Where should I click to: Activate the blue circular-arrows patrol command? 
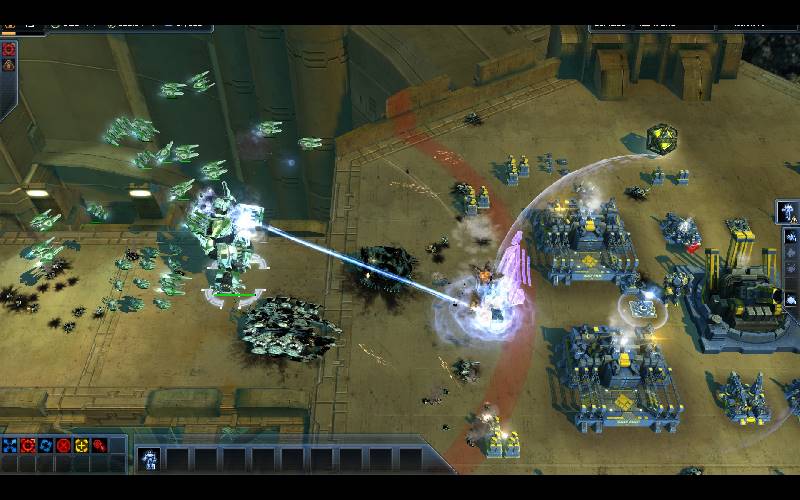click(46, 445)
